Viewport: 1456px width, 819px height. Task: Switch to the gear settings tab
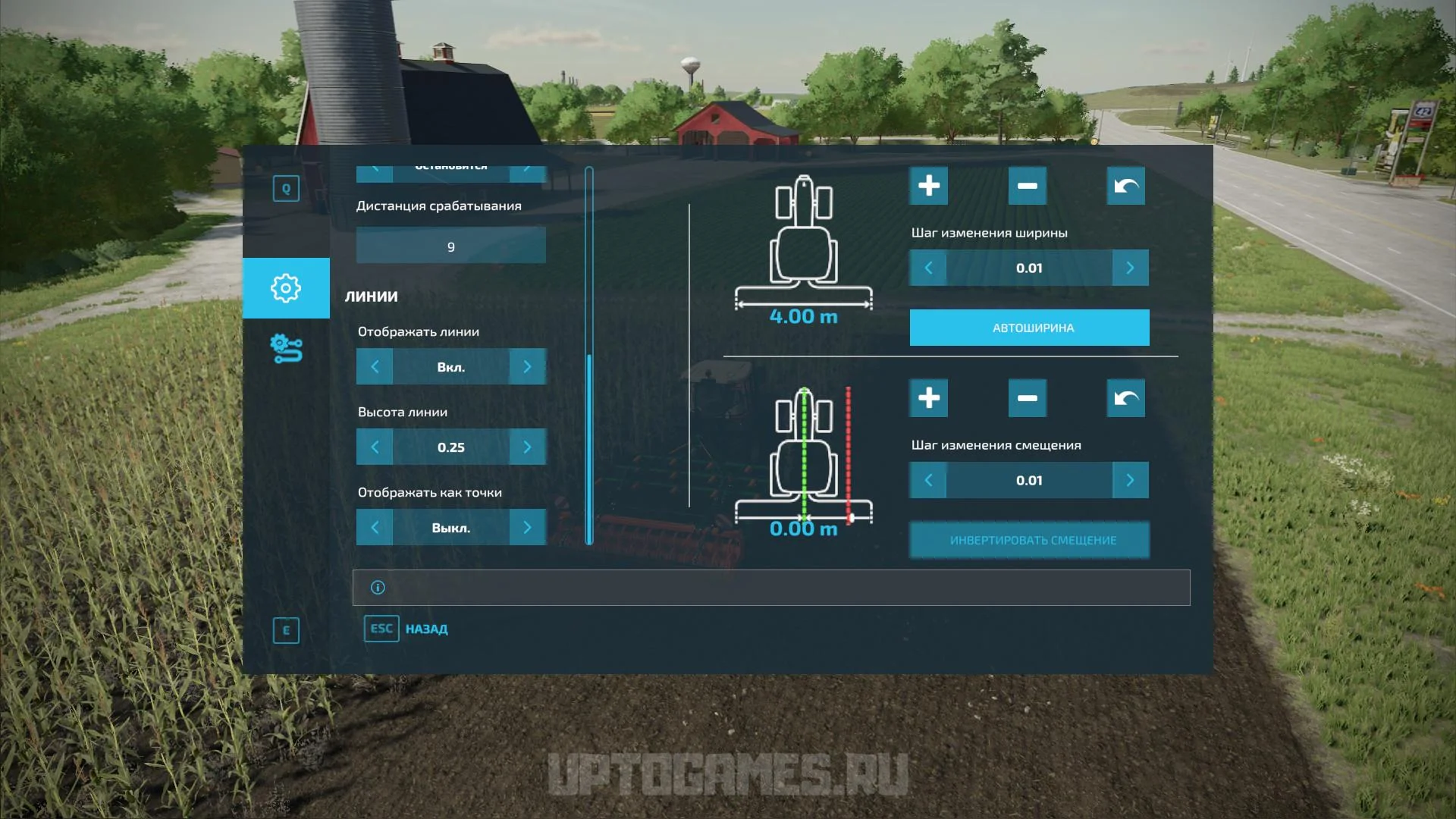[x=286, y=288]
